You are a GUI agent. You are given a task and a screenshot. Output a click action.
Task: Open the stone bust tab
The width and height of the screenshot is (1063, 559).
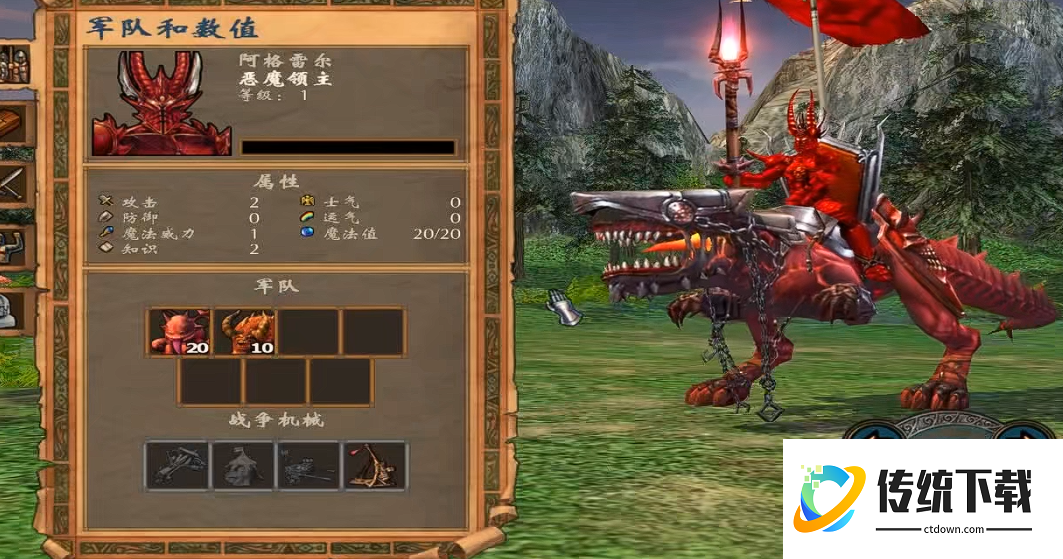[x=10, y=308]
